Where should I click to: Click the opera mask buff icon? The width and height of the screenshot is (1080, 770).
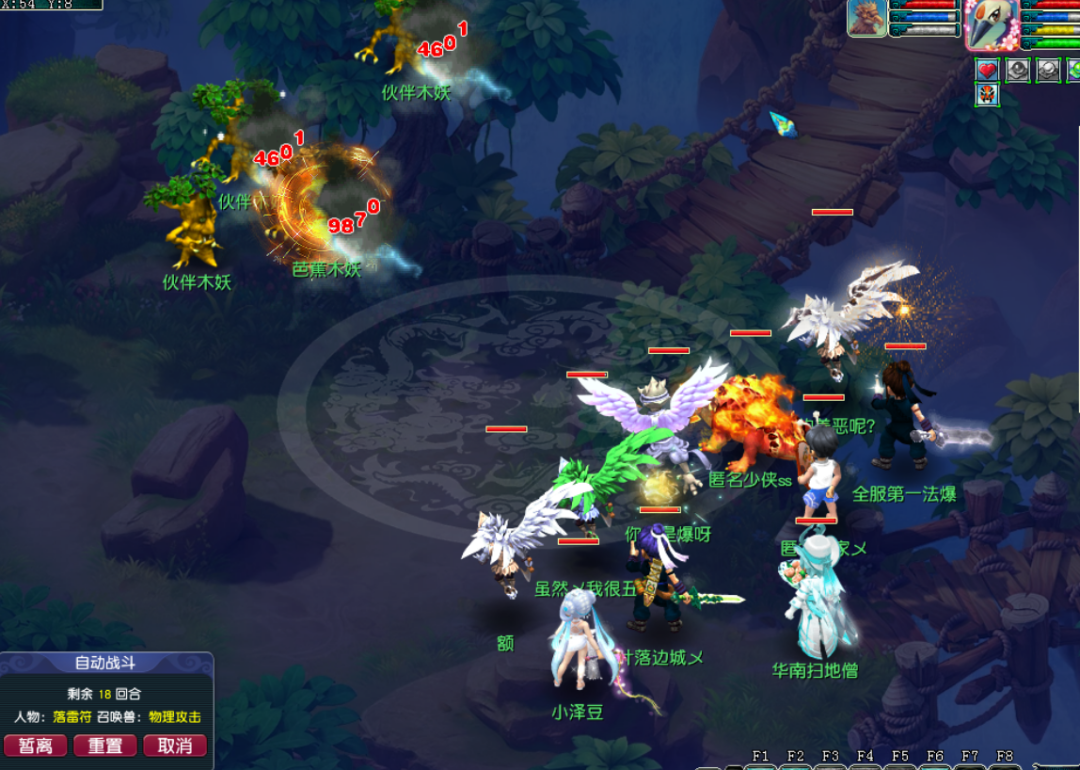pos(988,94)
